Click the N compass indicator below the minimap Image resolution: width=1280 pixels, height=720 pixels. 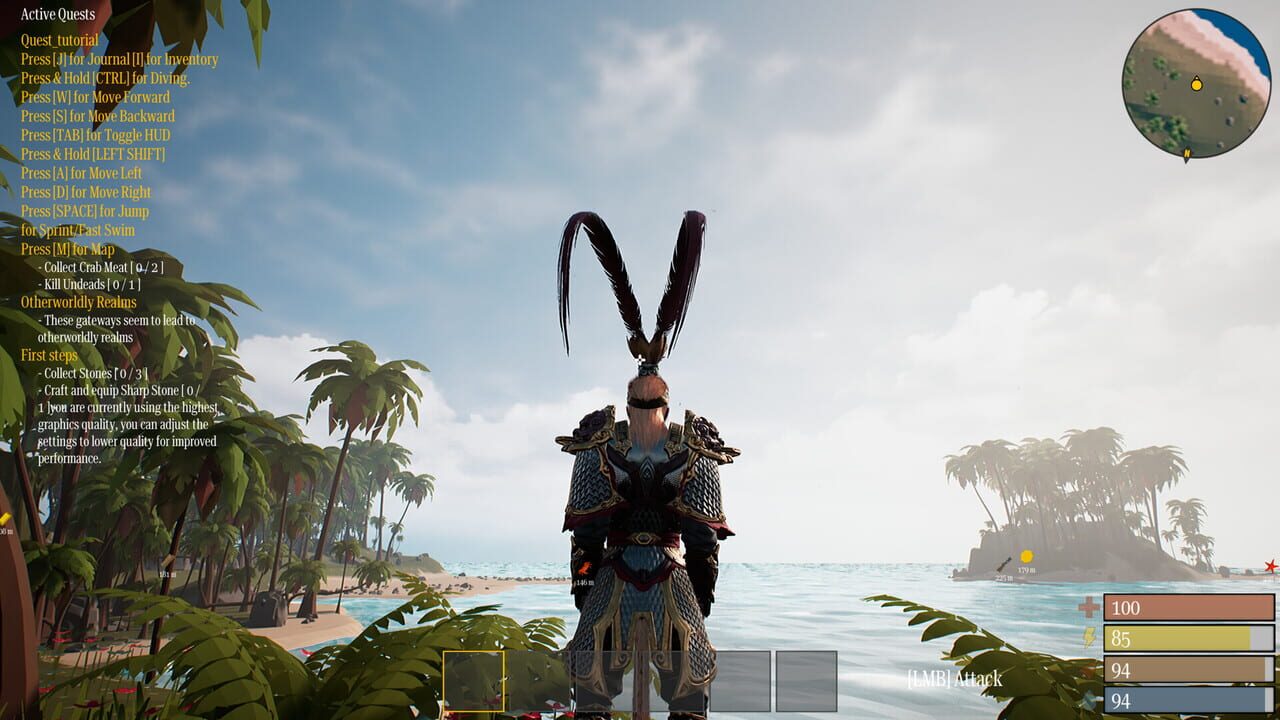click(1187, 153)
